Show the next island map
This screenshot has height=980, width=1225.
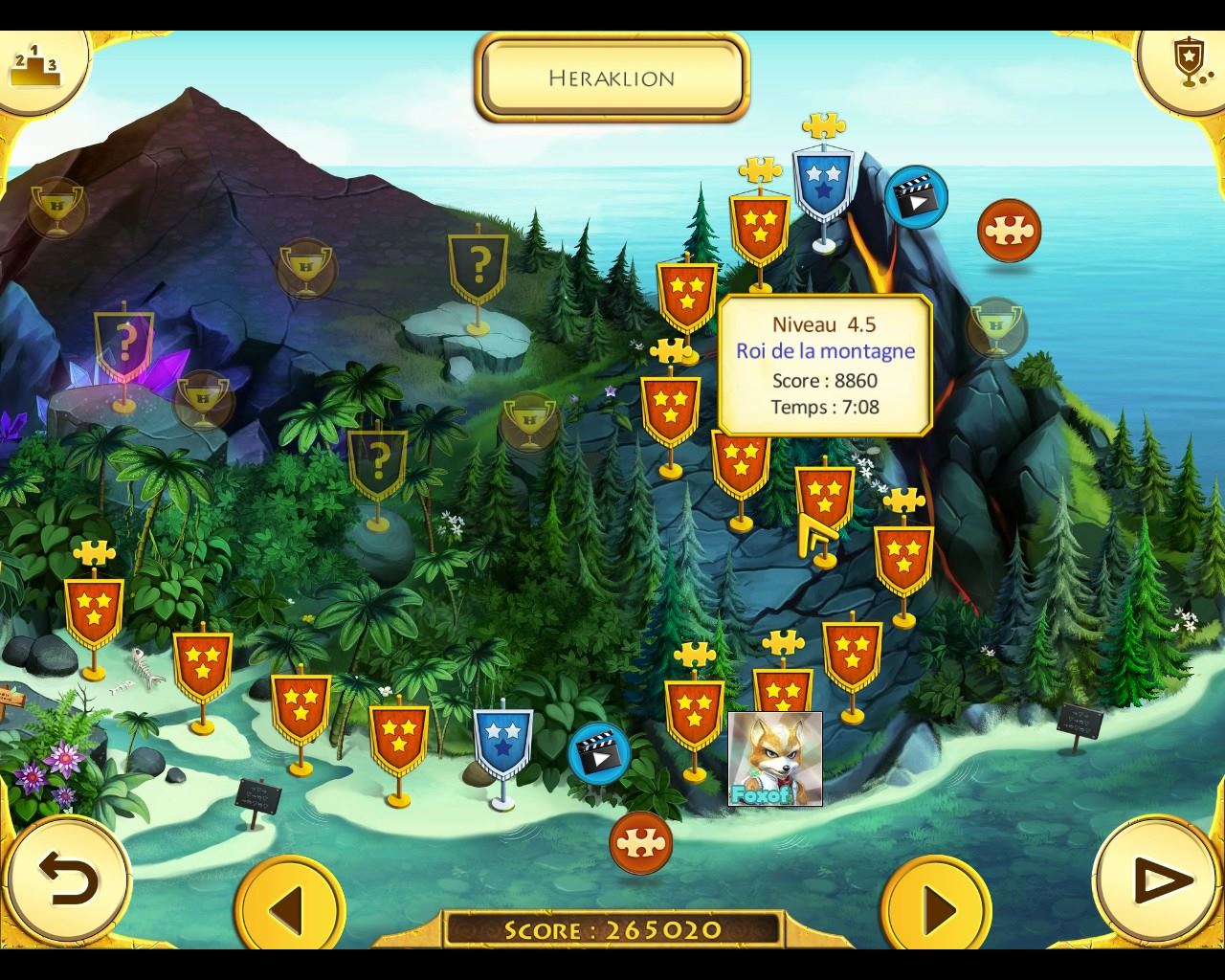[x=937, y=906]
